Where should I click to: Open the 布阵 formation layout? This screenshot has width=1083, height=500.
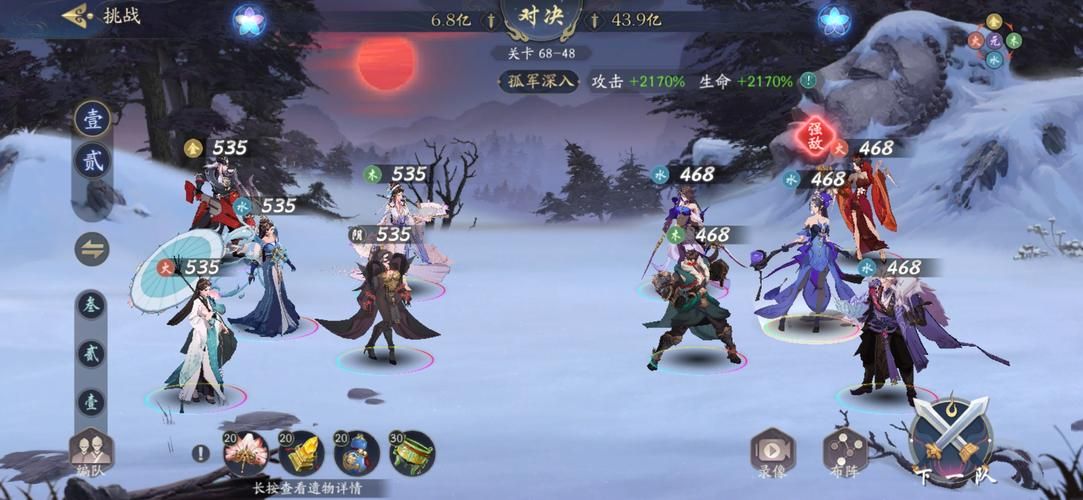point(845,452)
